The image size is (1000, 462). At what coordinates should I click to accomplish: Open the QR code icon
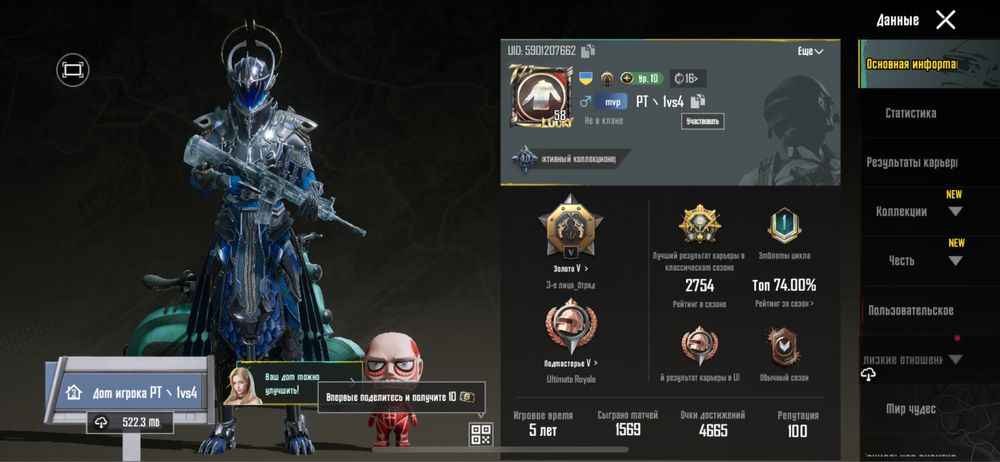pyautogui.click(x=481, y=434)
